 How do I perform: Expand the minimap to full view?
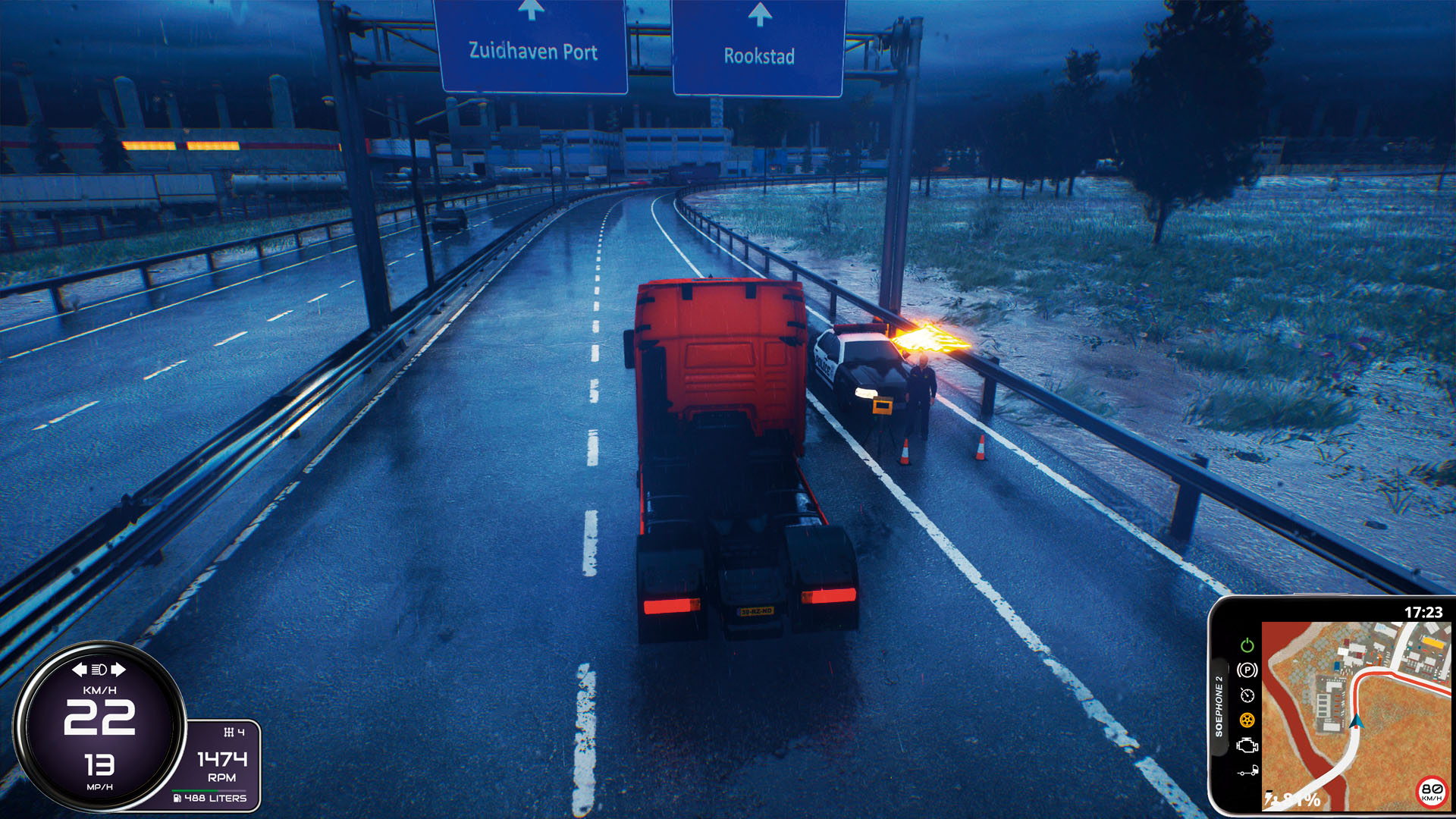[1357, 712]
